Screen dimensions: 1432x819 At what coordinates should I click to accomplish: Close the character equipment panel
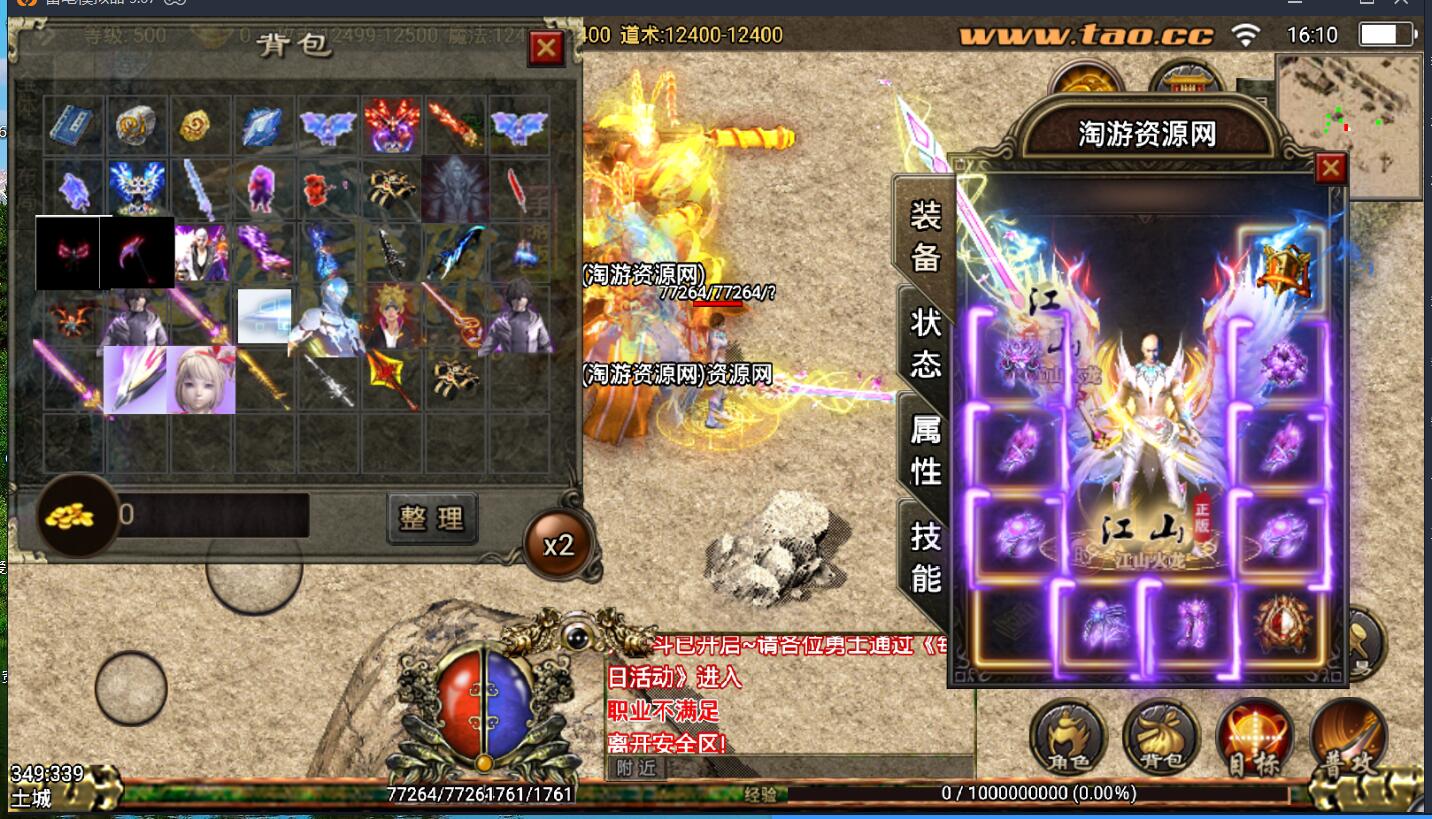[x=1330, y=169]
